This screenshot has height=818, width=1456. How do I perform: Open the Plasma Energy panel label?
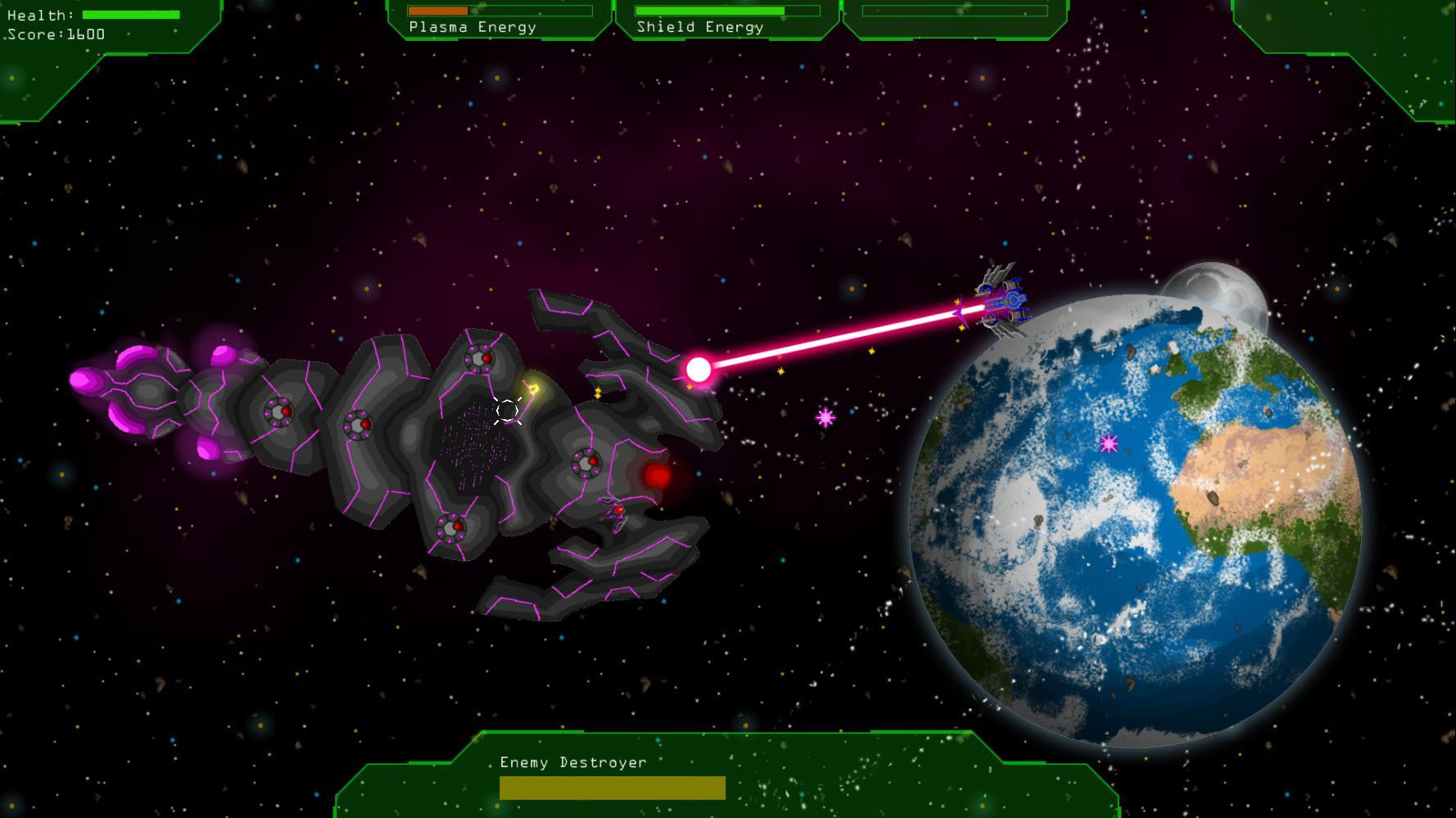pyautogui.click(x=473, y=27)
